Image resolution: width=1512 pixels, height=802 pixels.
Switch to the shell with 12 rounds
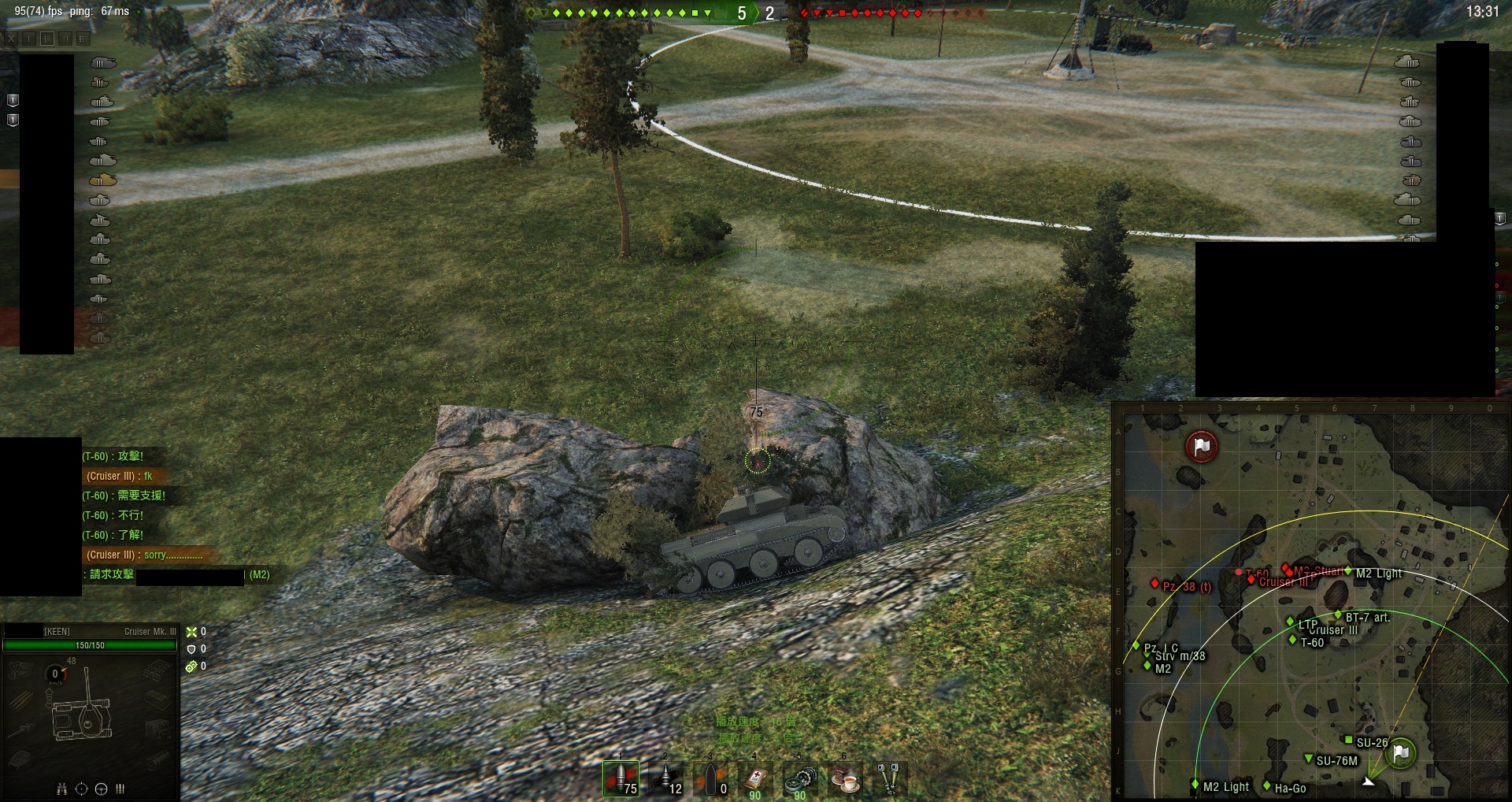pos(666,779)
